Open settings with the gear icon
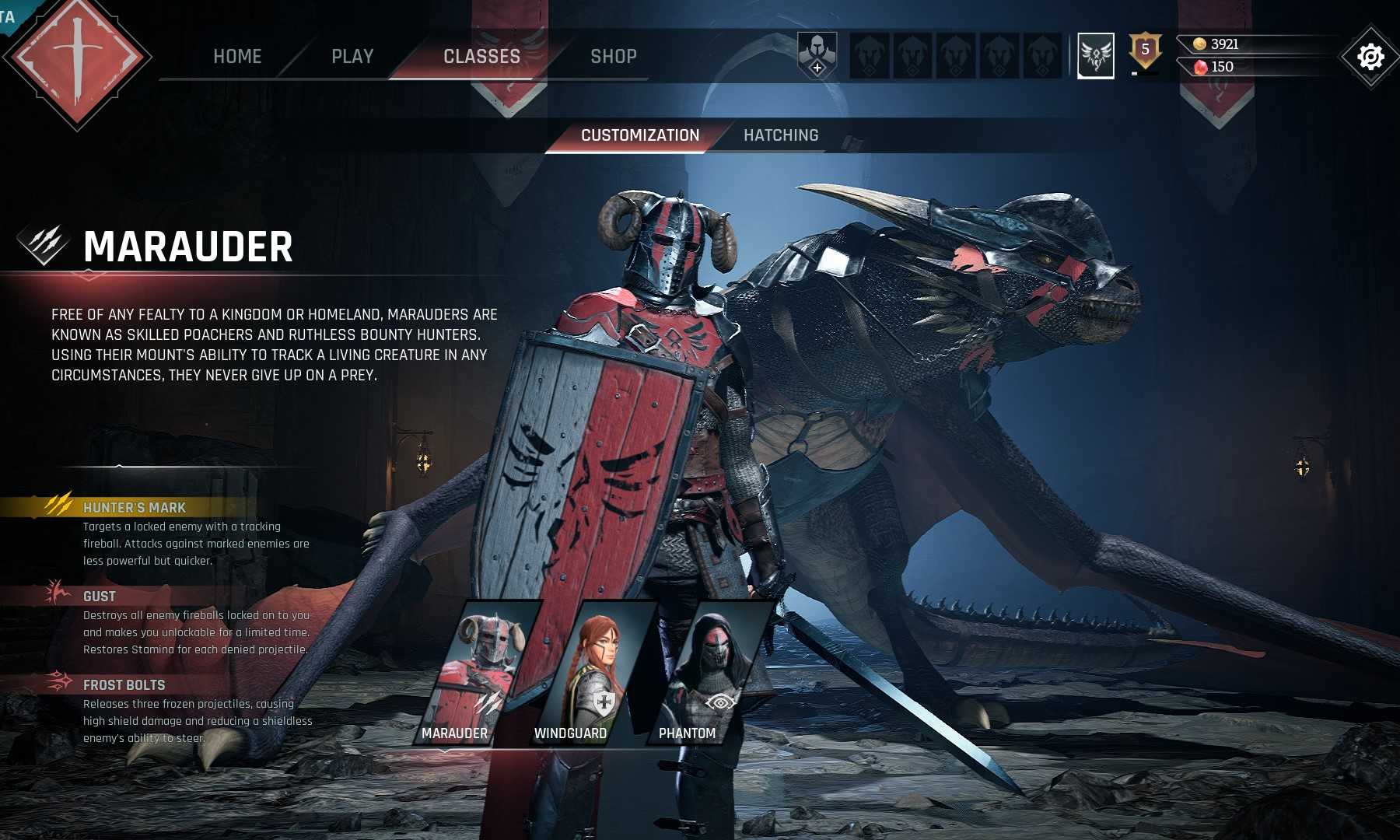Screen dimensions: 1400x840 pos(1370,57)
